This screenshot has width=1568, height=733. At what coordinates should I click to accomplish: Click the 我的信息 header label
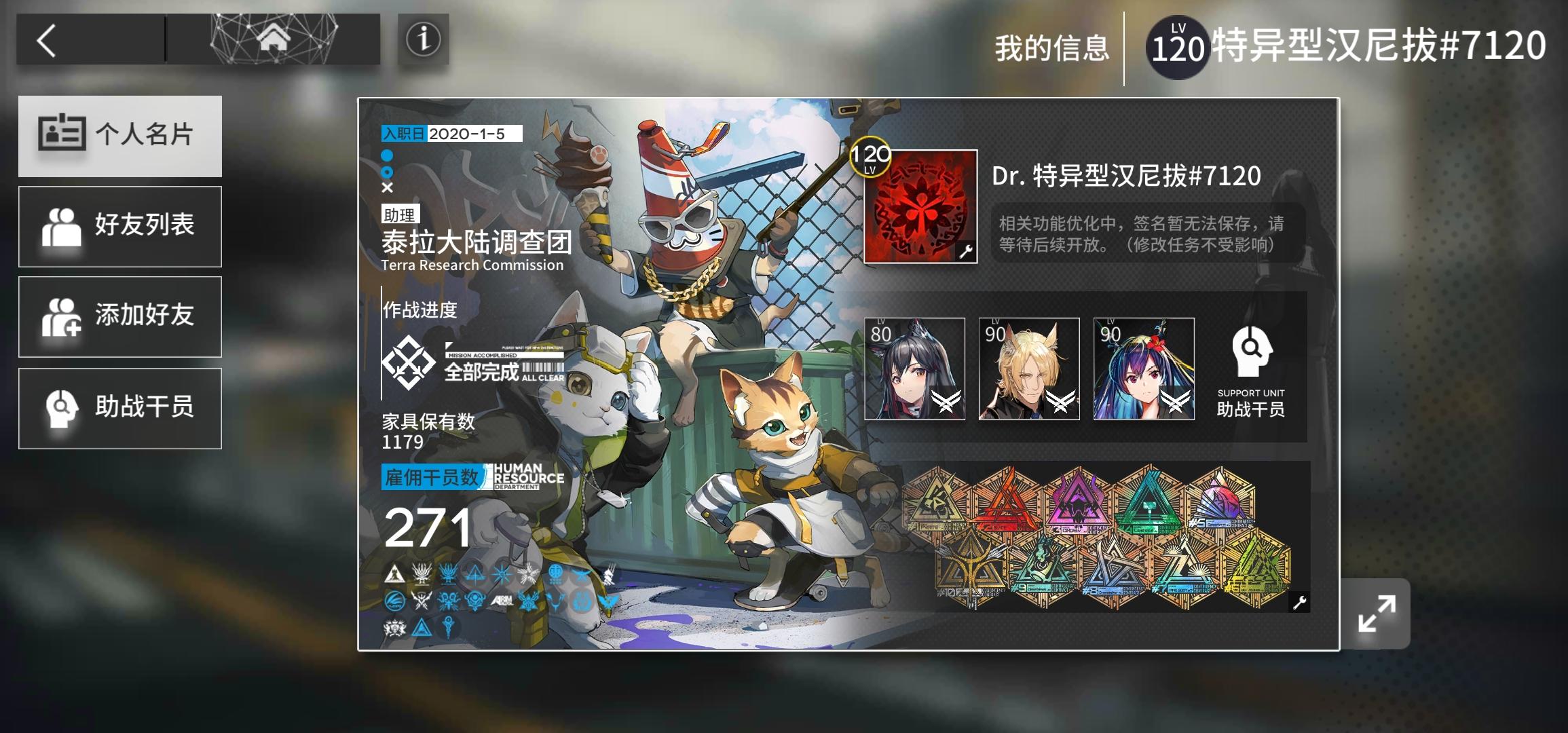[1053, 48]
